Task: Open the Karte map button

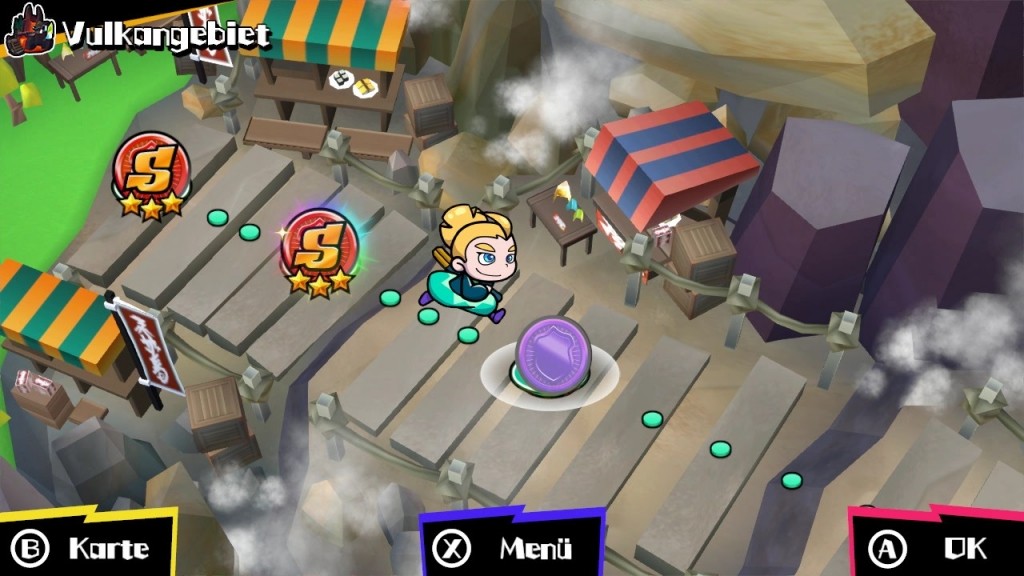Action: 86,547
